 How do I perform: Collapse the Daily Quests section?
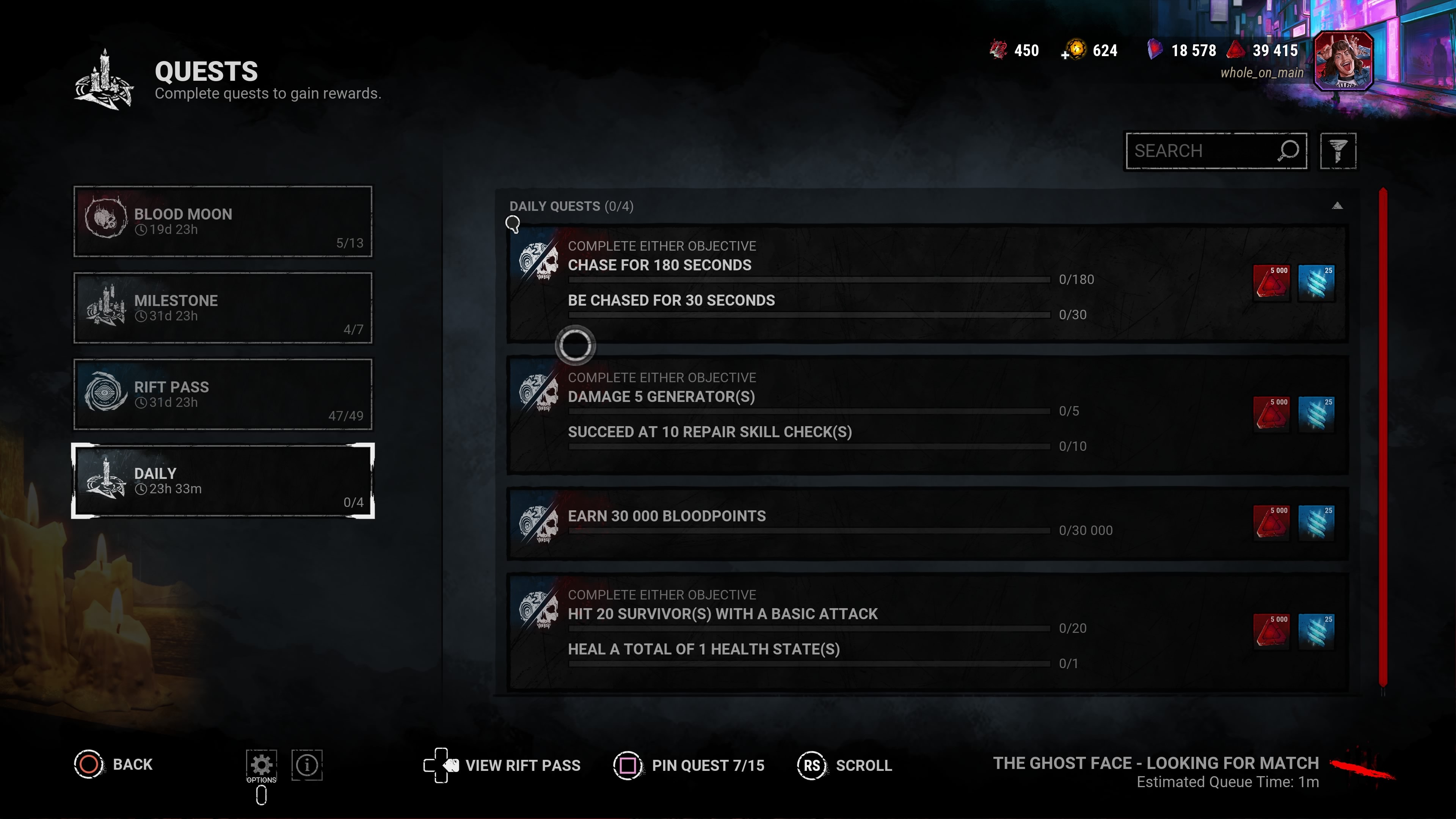tap(1337, 206)
